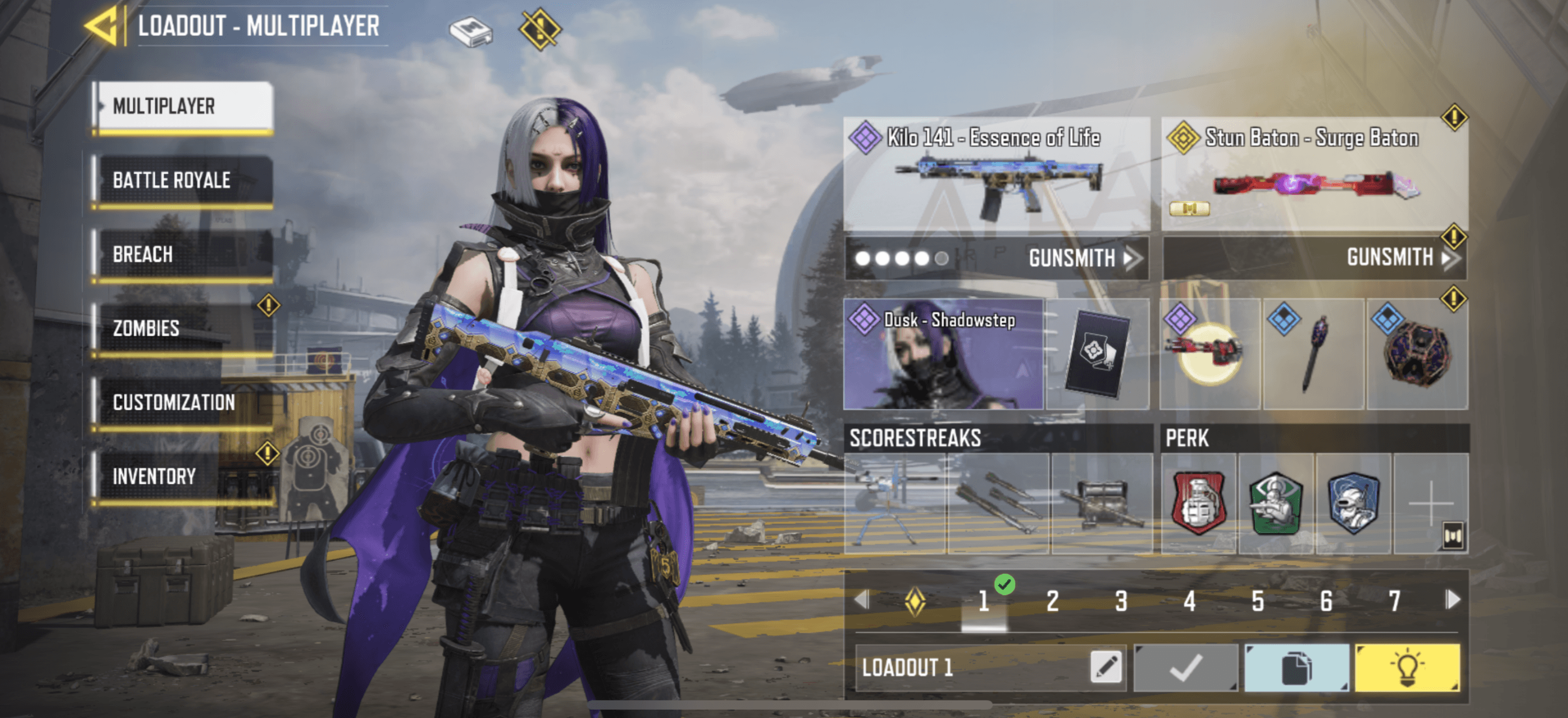Screen dimensions: 1568x718
Task: Select the Dusk Shadowstep operator card
Action: pos(944,354)
